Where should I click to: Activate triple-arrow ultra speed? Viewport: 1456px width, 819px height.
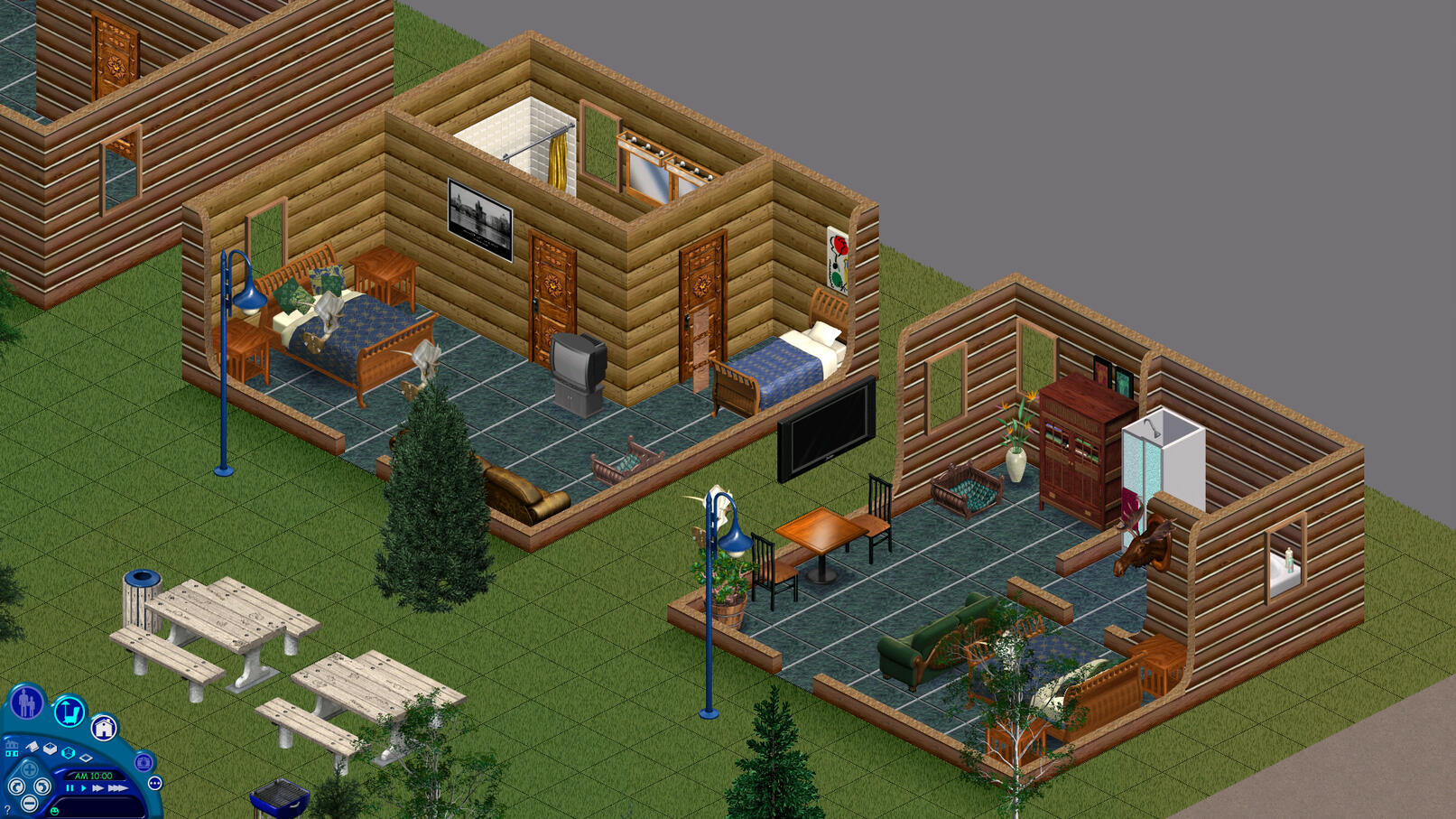point(118,788)
